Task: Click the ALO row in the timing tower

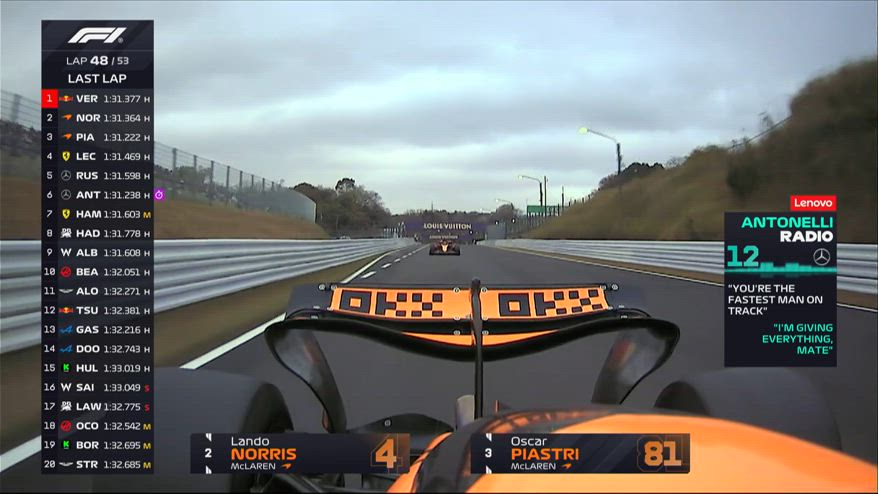Action: (x=97, y=291)
